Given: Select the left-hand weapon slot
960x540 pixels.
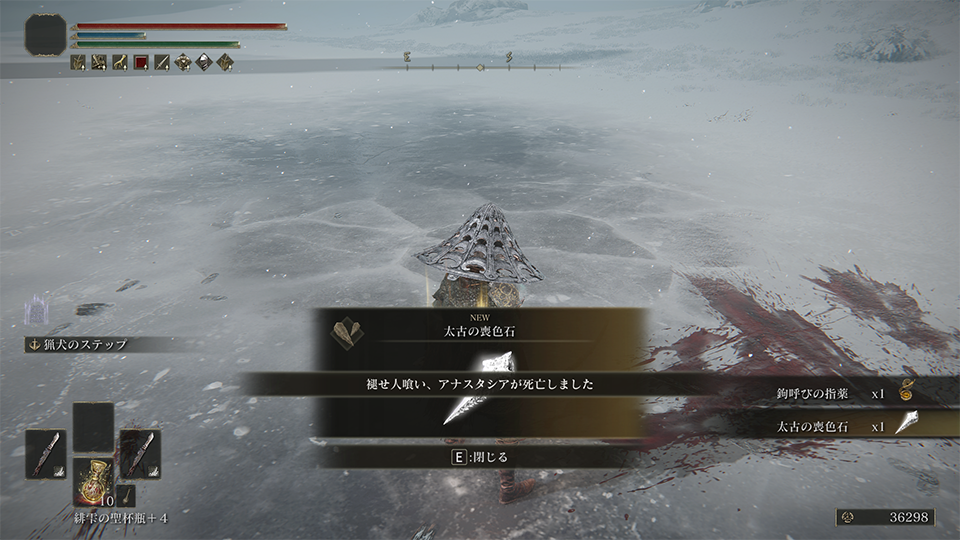Looking at the screenshot, I should pos(46,454).
